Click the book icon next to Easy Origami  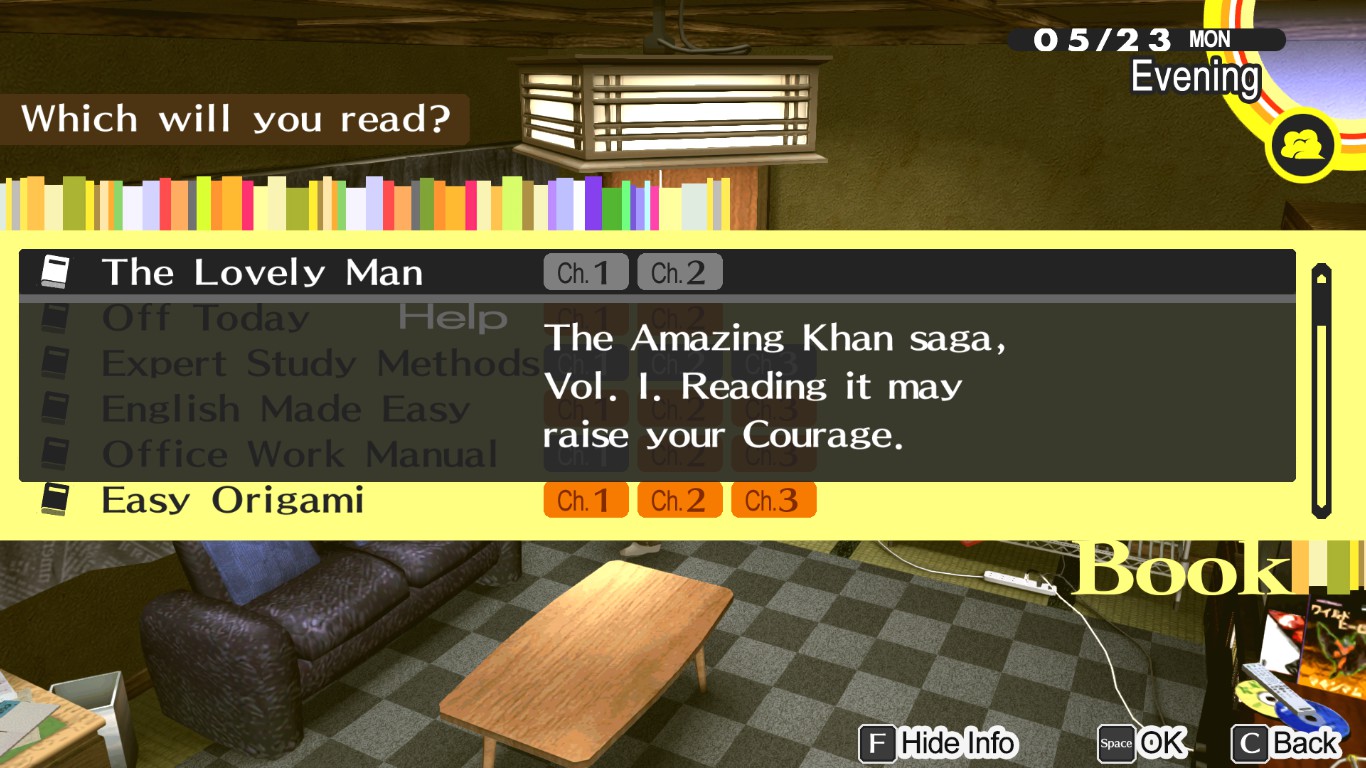(57, 498)
